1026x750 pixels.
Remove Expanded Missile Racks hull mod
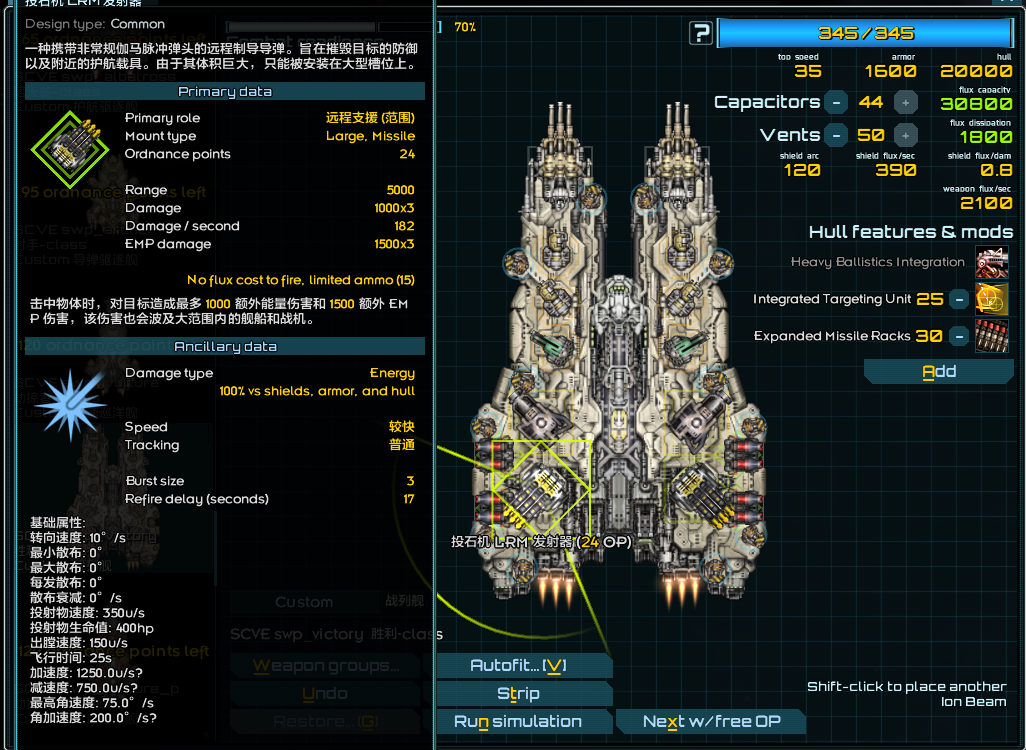pos(959,336)
